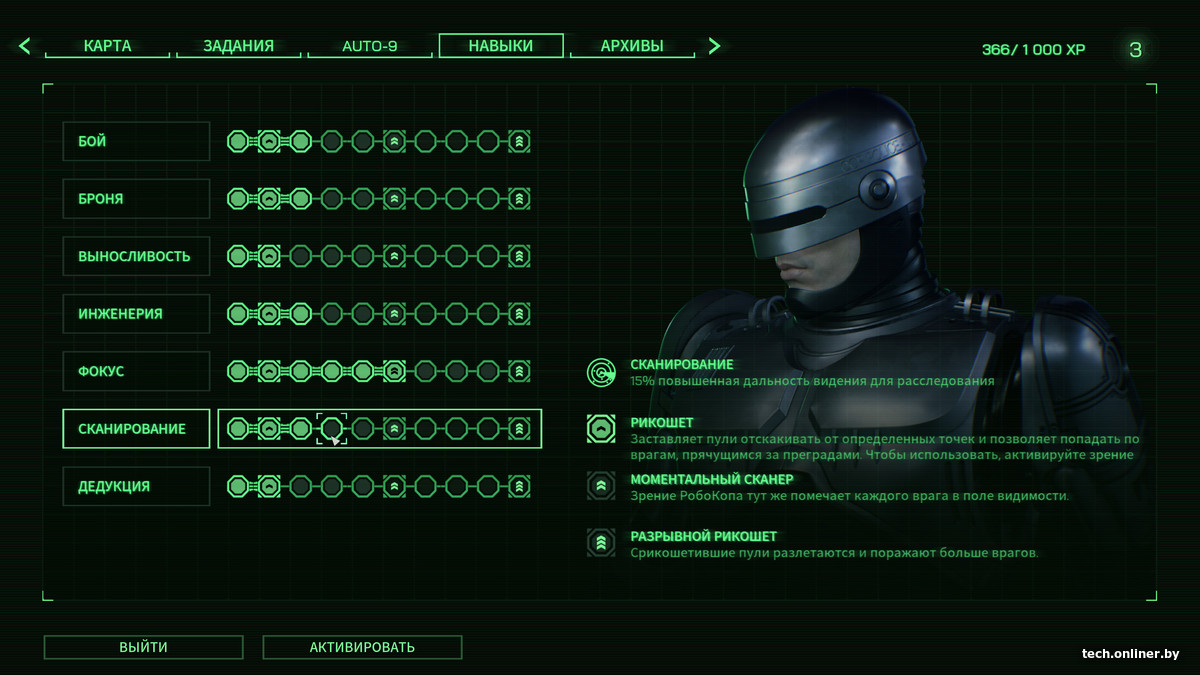Open the ИНЖЕНЕРИЯ skill category
Viewport: 1200px width, 675px height.
(x=136, y=314)
